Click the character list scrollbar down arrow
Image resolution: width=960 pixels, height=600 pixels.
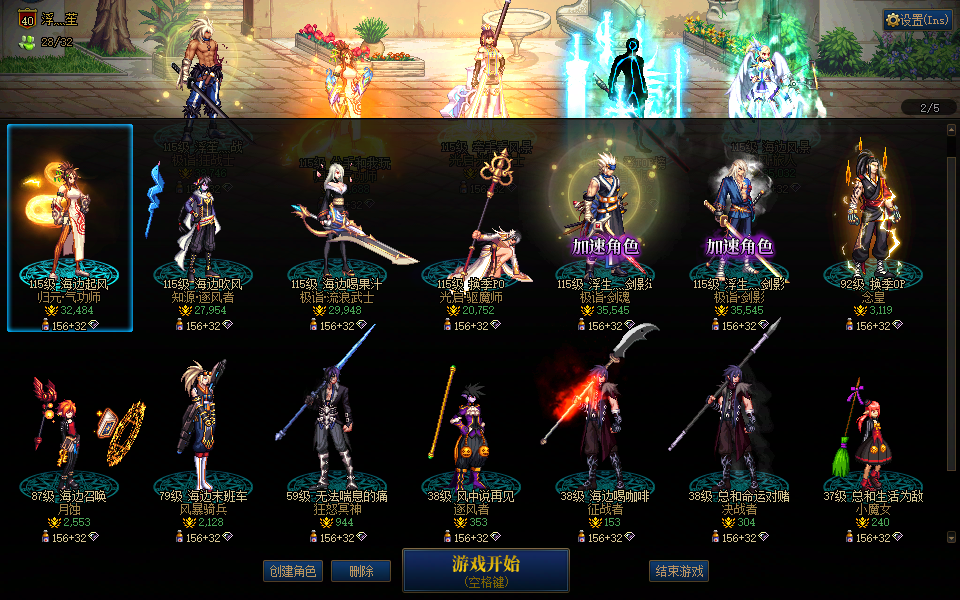tap(951, 538)
